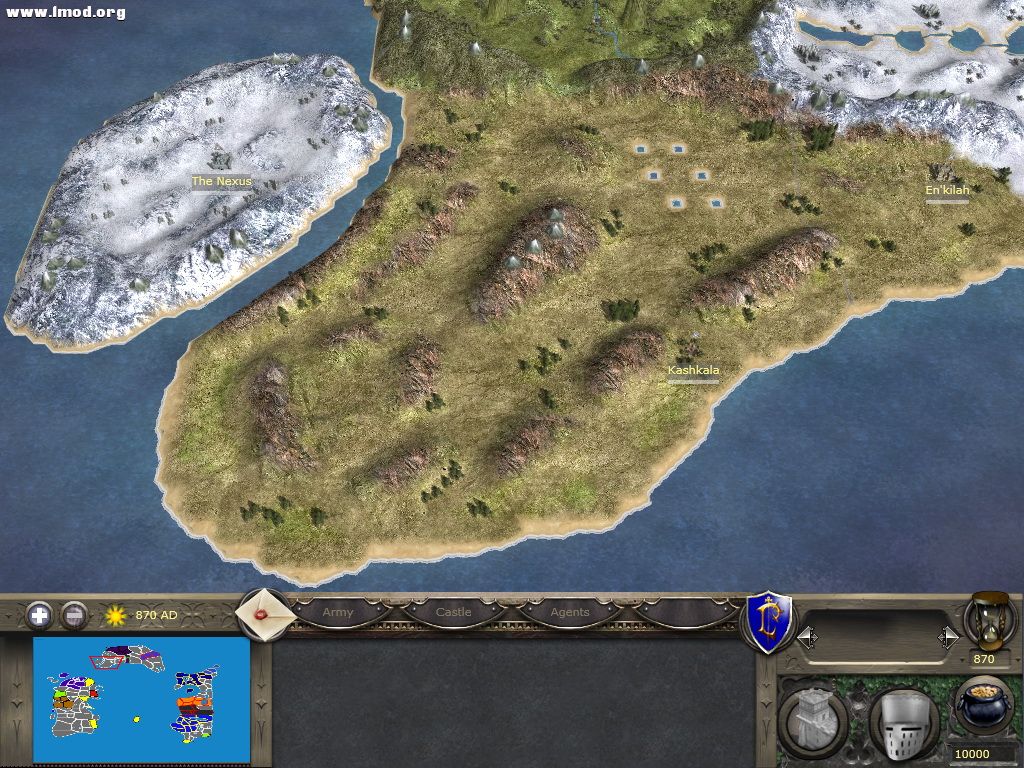The image size is (1024, 768).
Task: Select the next item with right arrow
Action: [948, 637]
